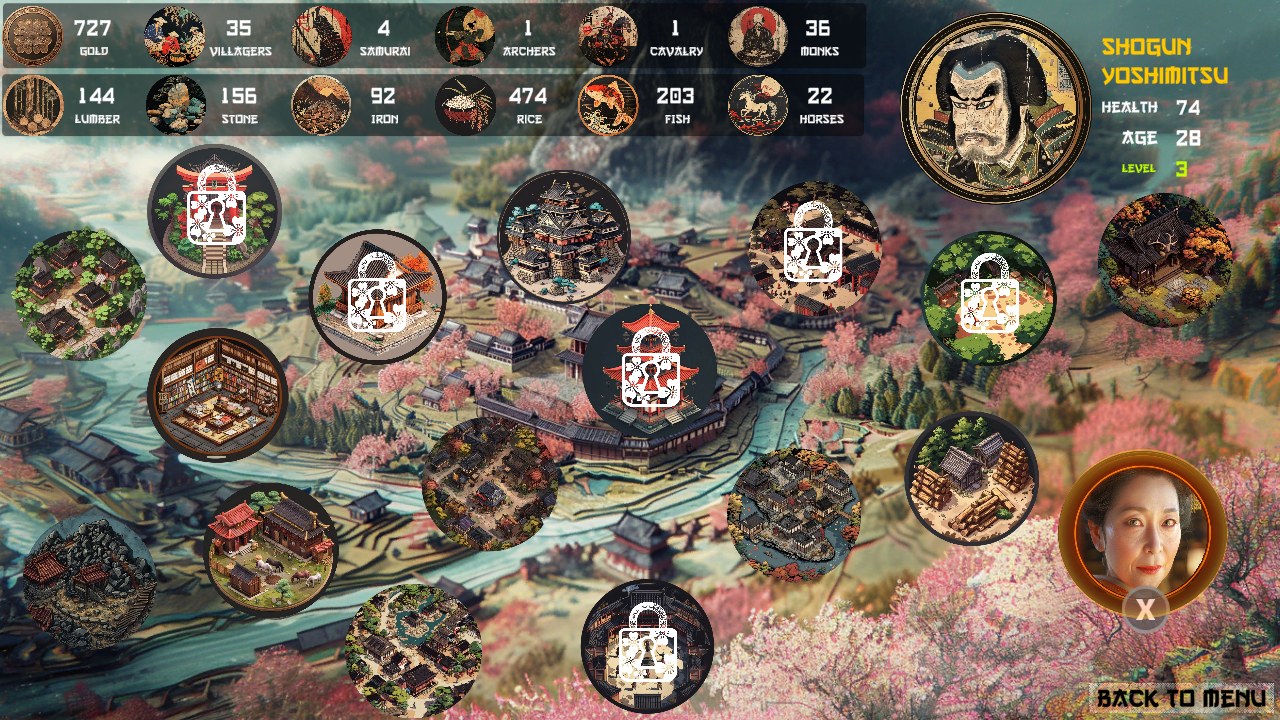
Task: Click the Lumber resource icon
Action: 33,107
